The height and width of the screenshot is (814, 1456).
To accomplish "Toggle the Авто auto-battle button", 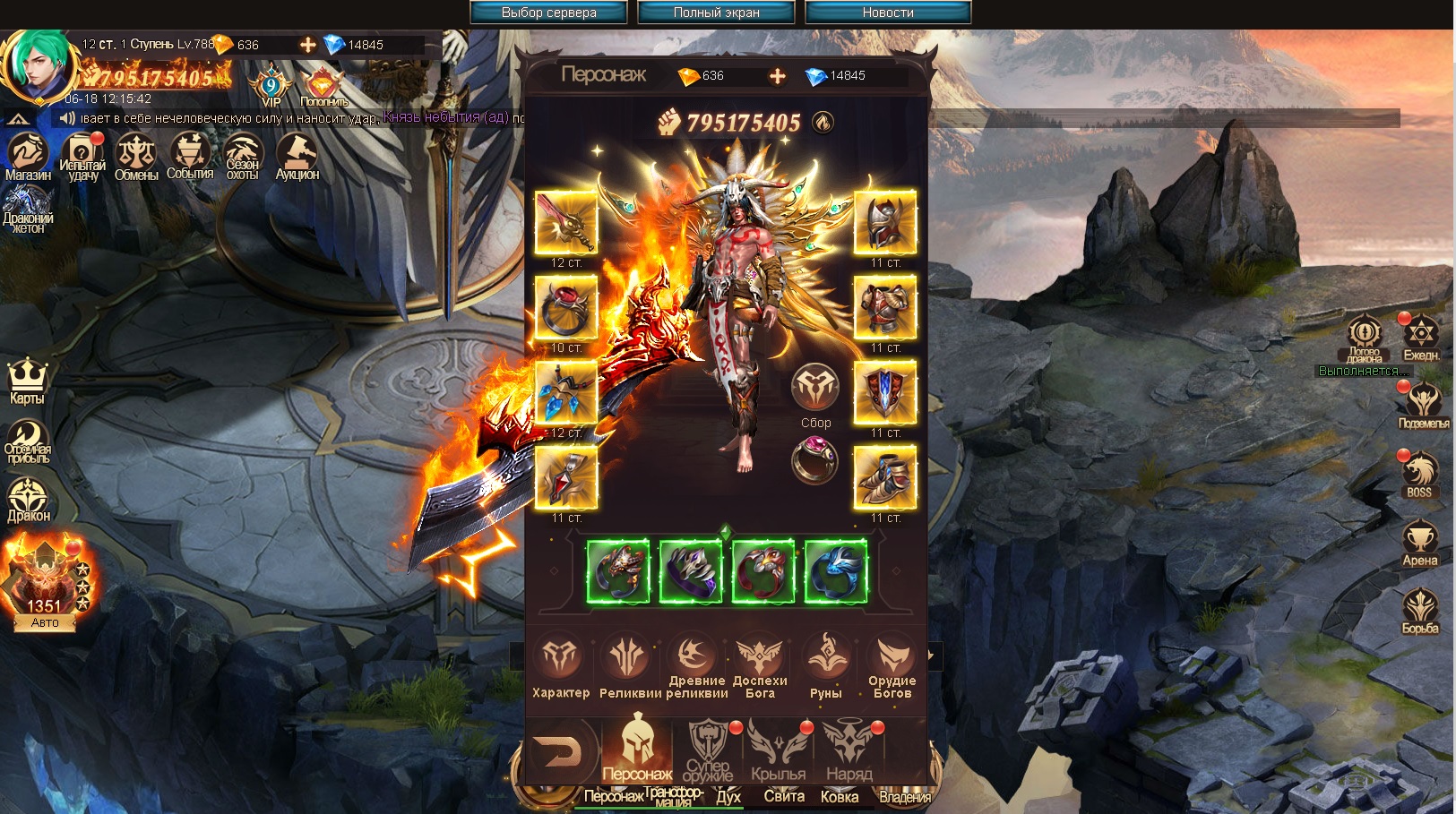I will (45, 622).
